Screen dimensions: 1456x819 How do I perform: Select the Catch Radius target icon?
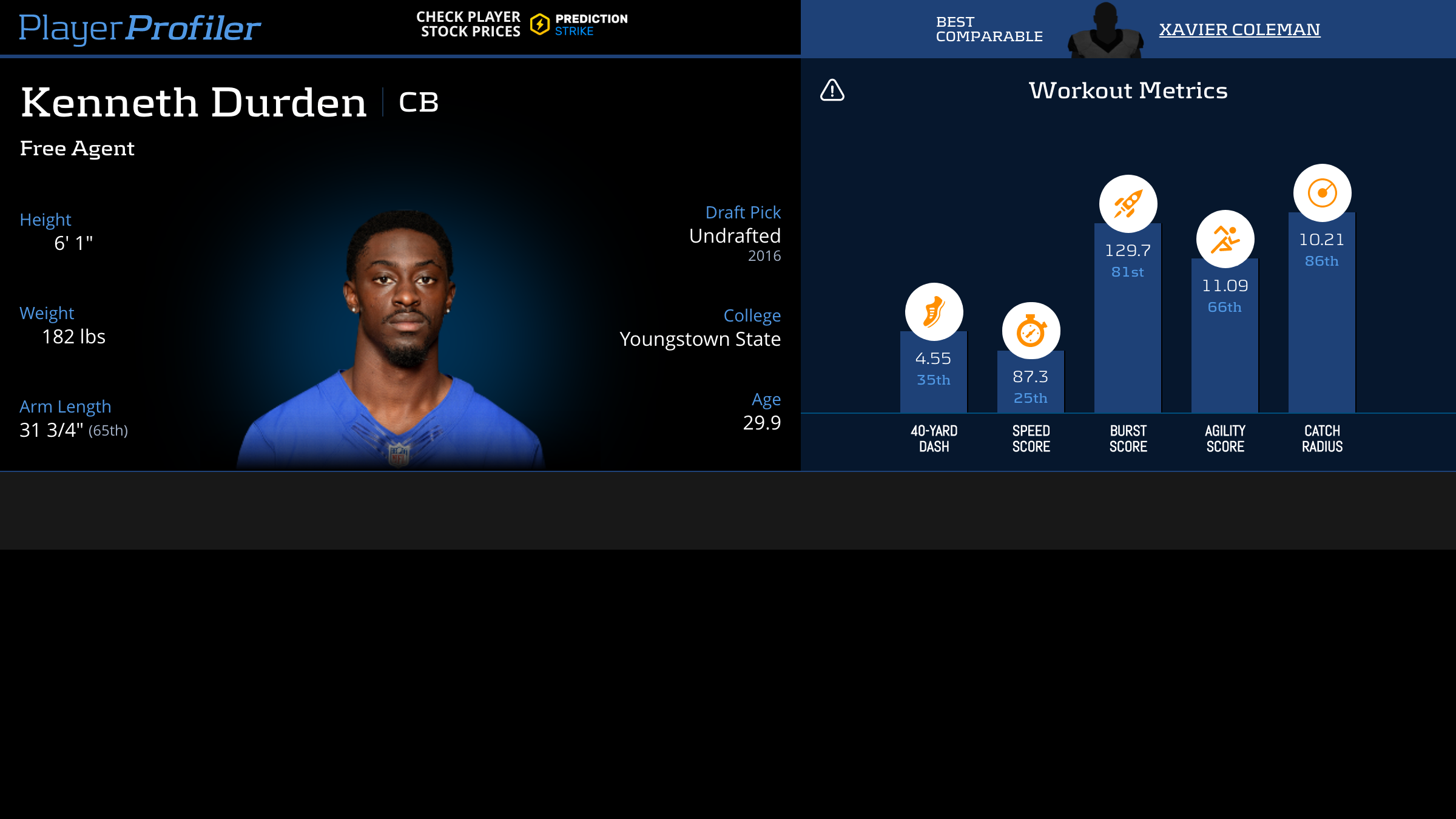[1322, 193]
